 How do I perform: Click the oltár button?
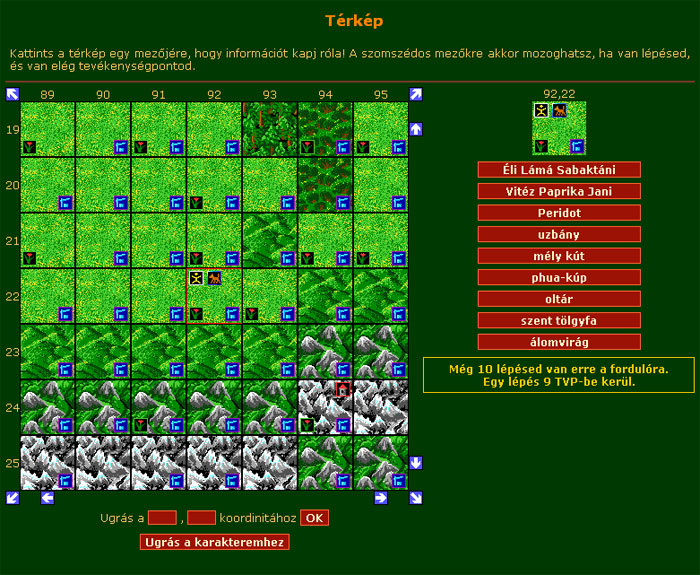tap(559, 299)
